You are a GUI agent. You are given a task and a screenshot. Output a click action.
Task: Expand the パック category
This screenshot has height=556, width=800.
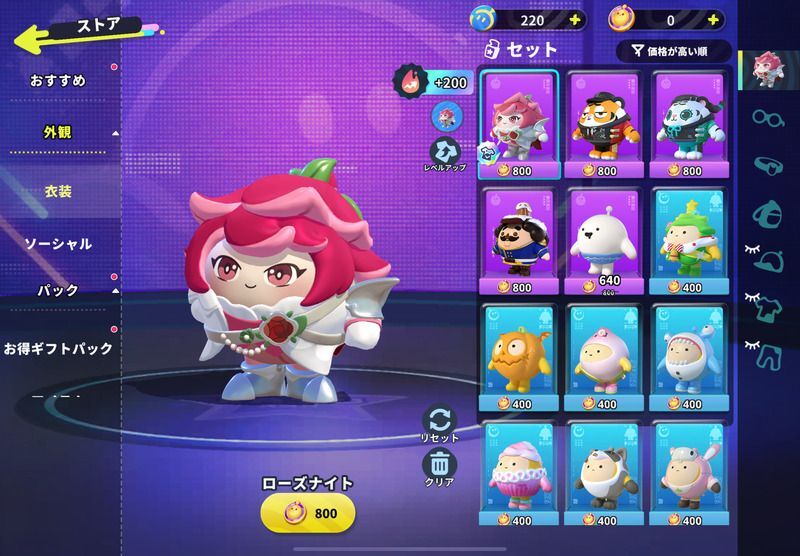58,291
